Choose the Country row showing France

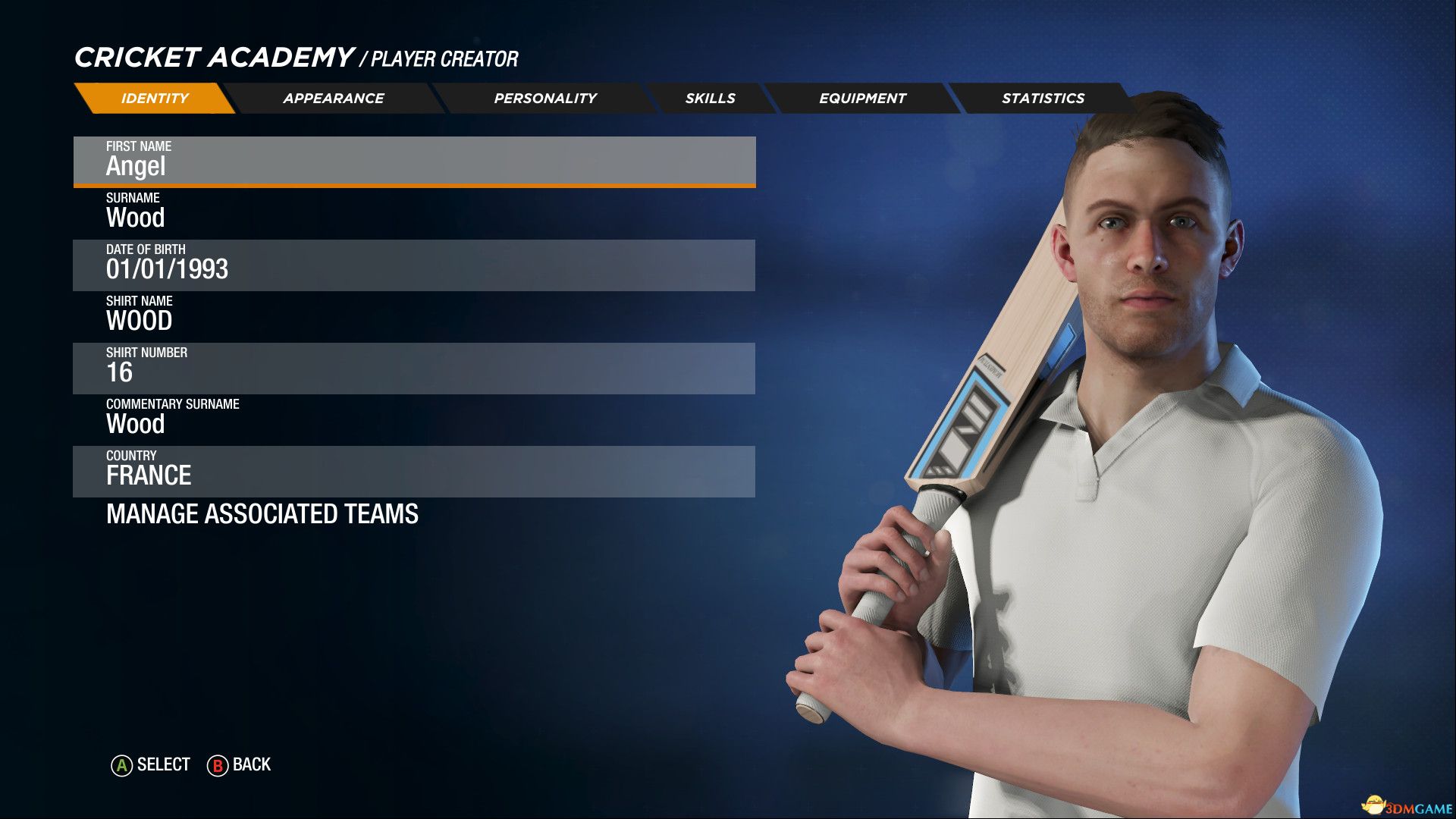click(414, 470)
